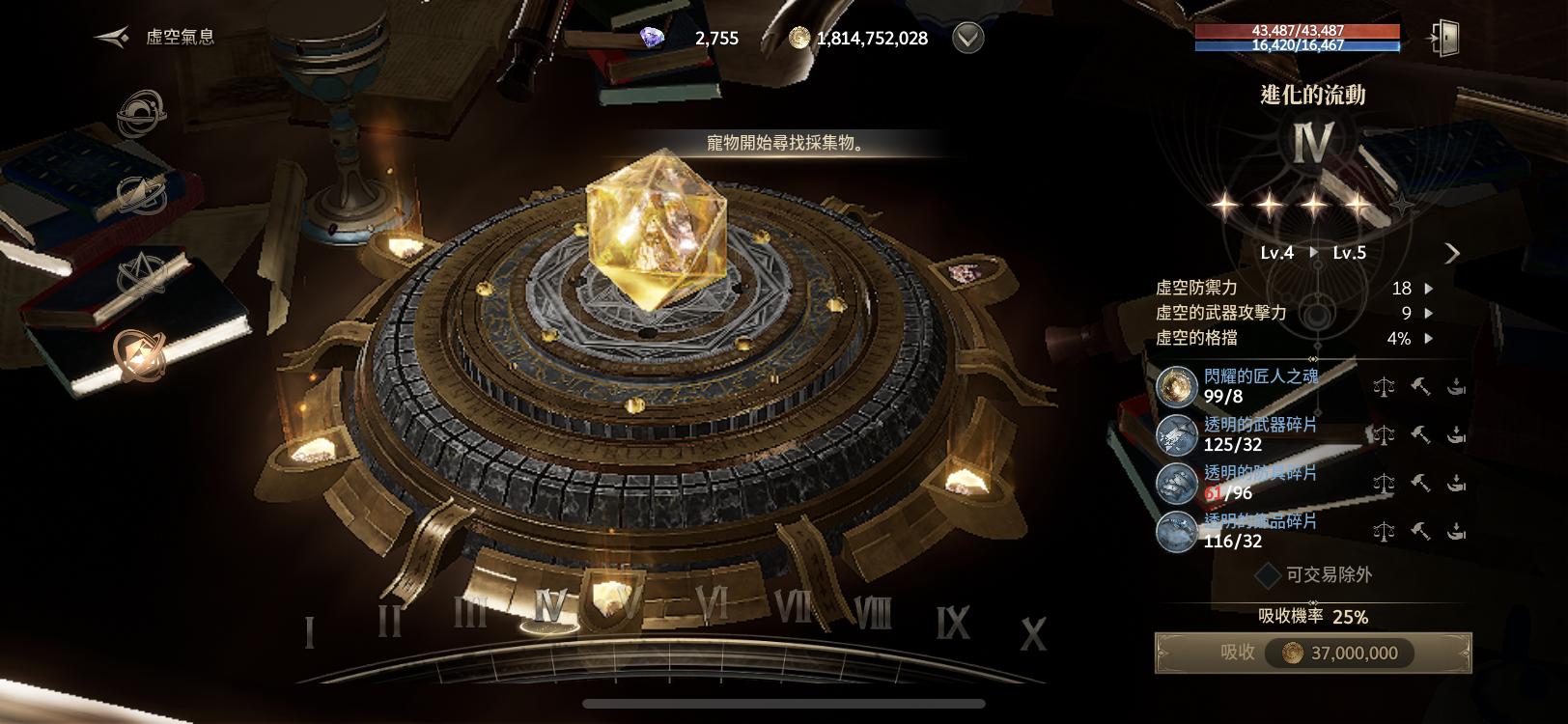Image resolution: width=1568 pixels, height=724 pixels.
Task: Choose stage VI on the dial
Action: pyautogui.click(x=712, y=605)
